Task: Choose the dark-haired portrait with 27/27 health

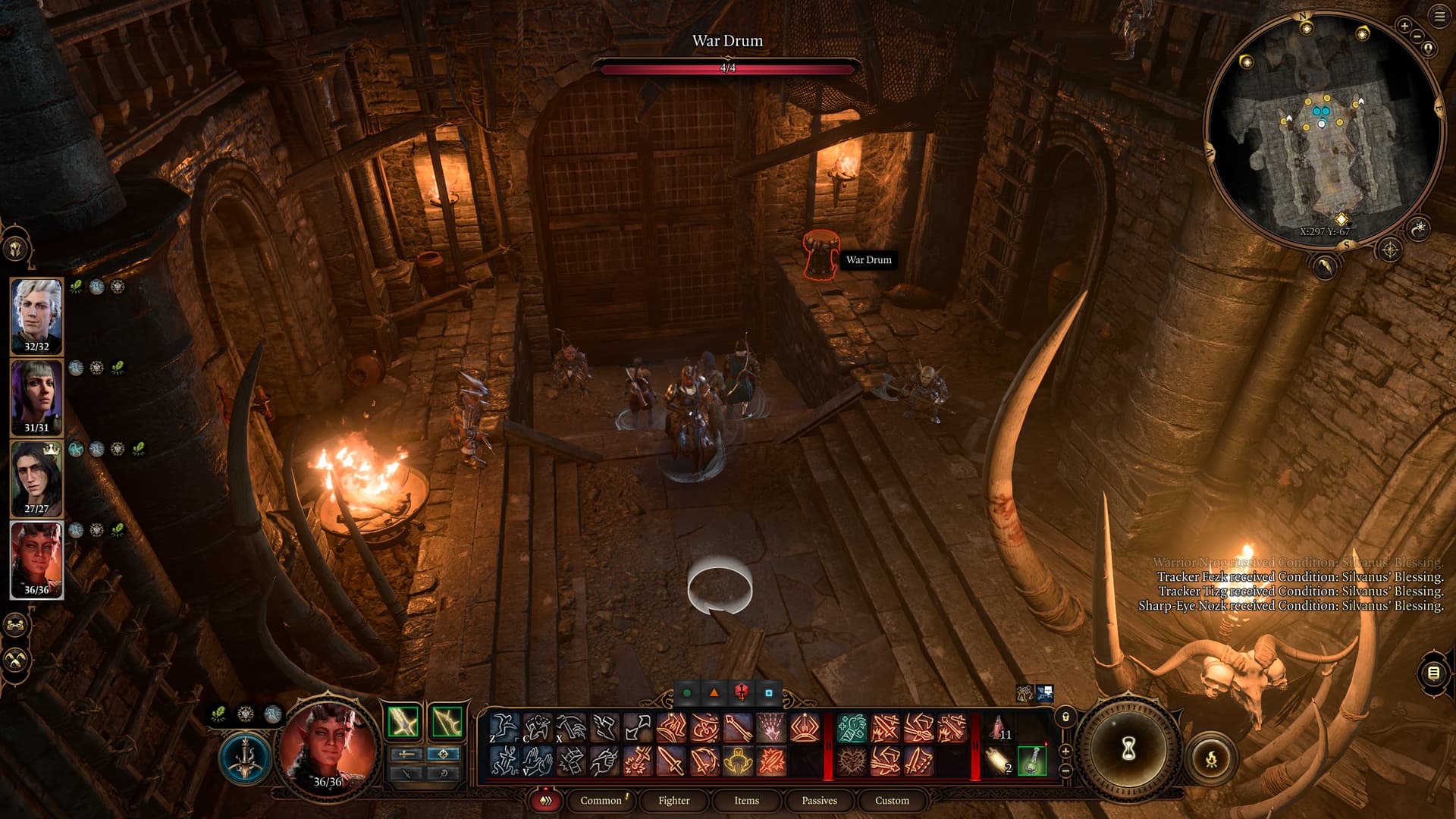Action: pos(36,478)
